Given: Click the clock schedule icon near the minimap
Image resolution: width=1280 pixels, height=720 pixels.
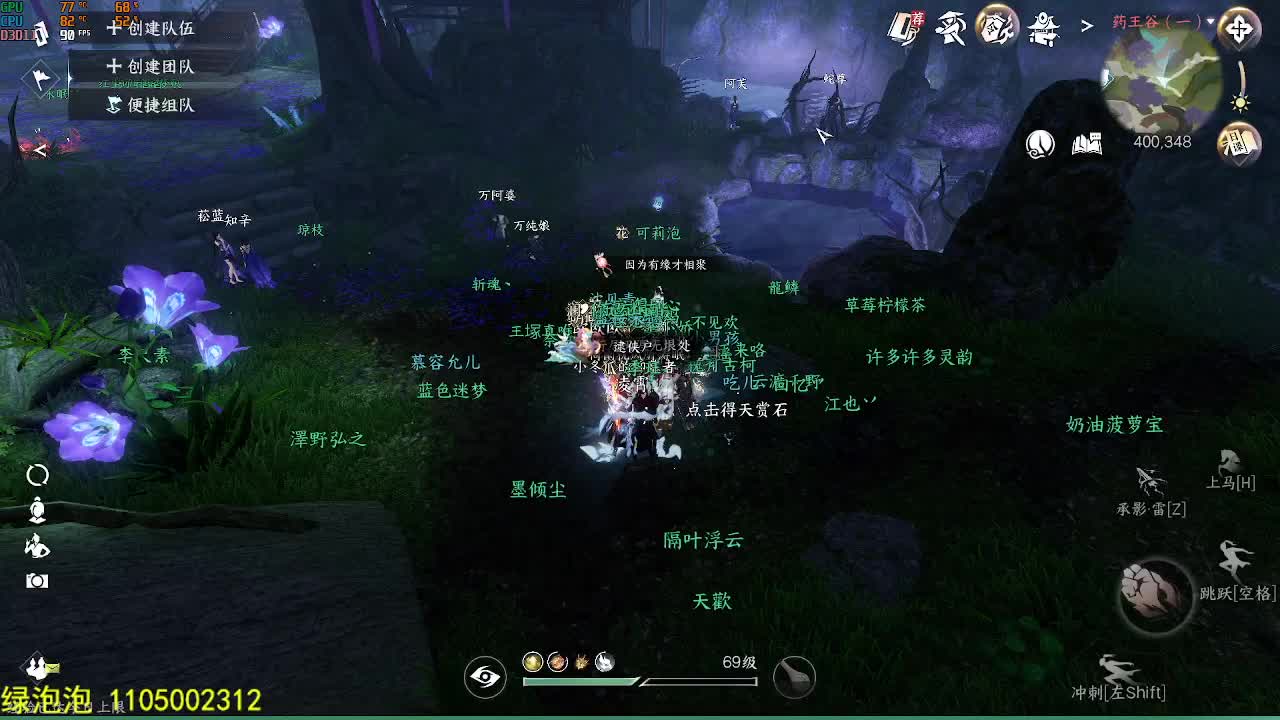Looking at the screenshot, I should coord(1040,143).
